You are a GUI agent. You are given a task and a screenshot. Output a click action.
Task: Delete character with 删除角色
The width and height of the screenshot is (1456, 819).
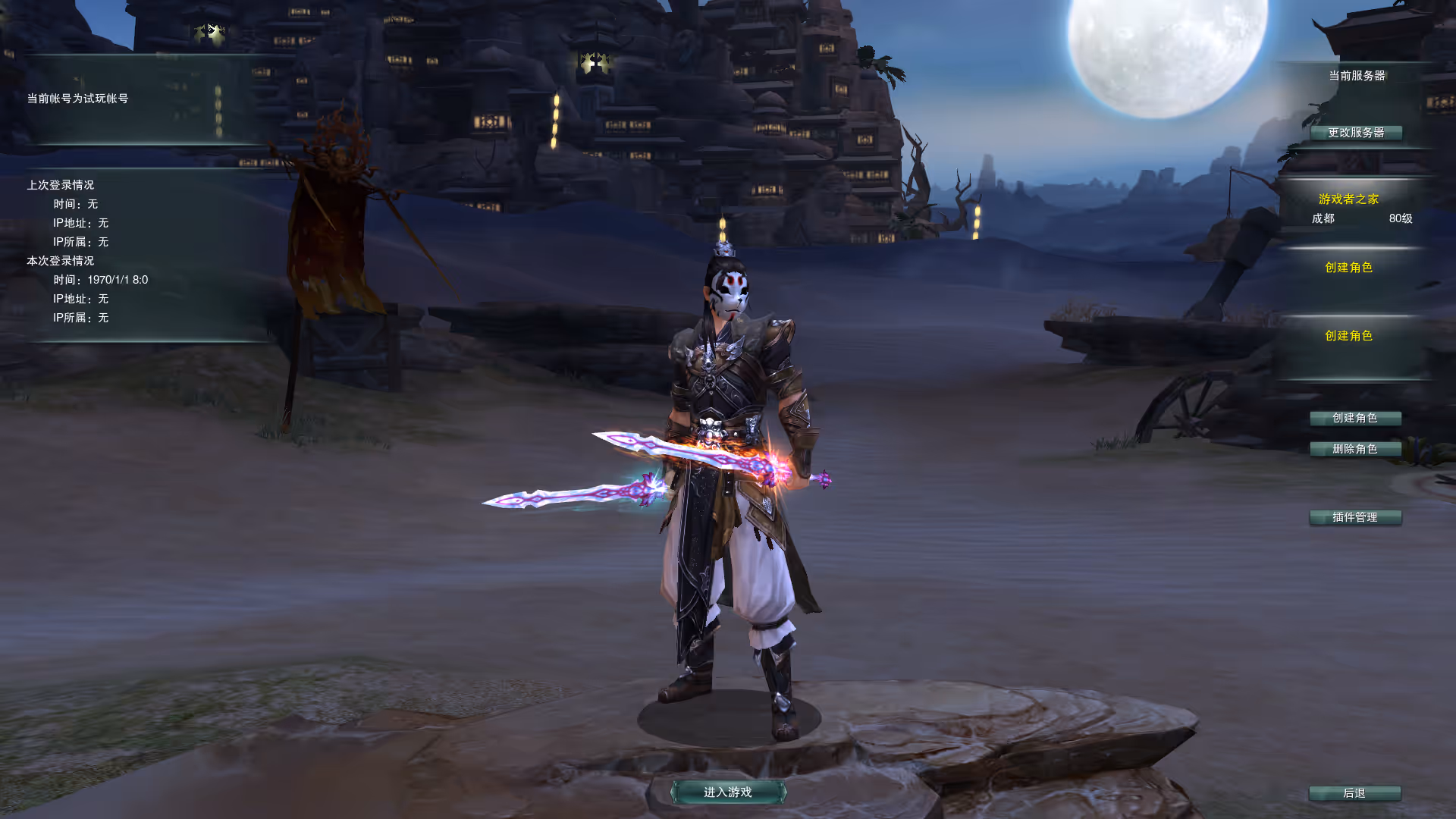pos(1355,449)
